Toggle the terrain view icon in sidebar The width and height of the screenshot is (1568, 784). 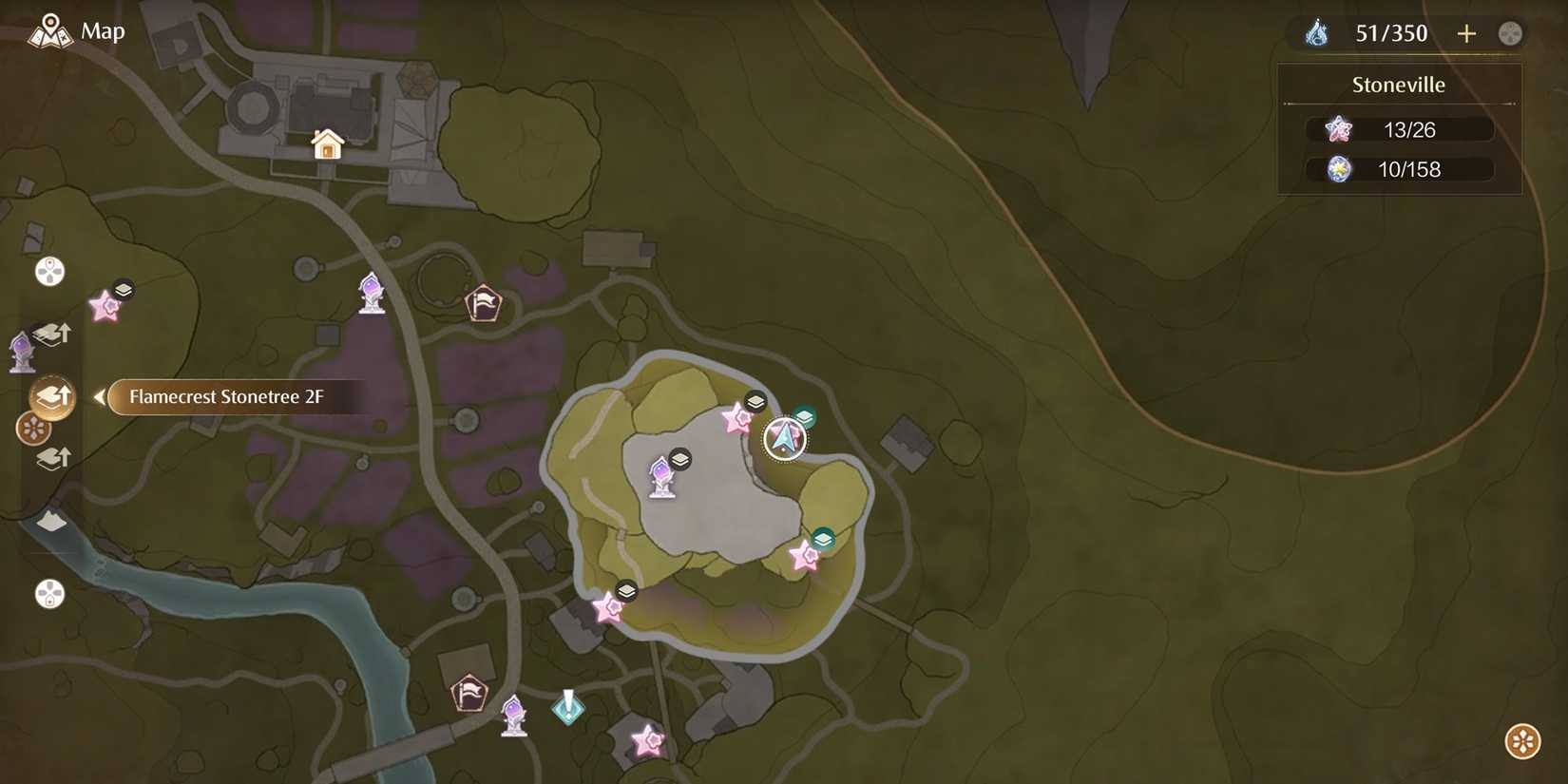click(49, 521)
